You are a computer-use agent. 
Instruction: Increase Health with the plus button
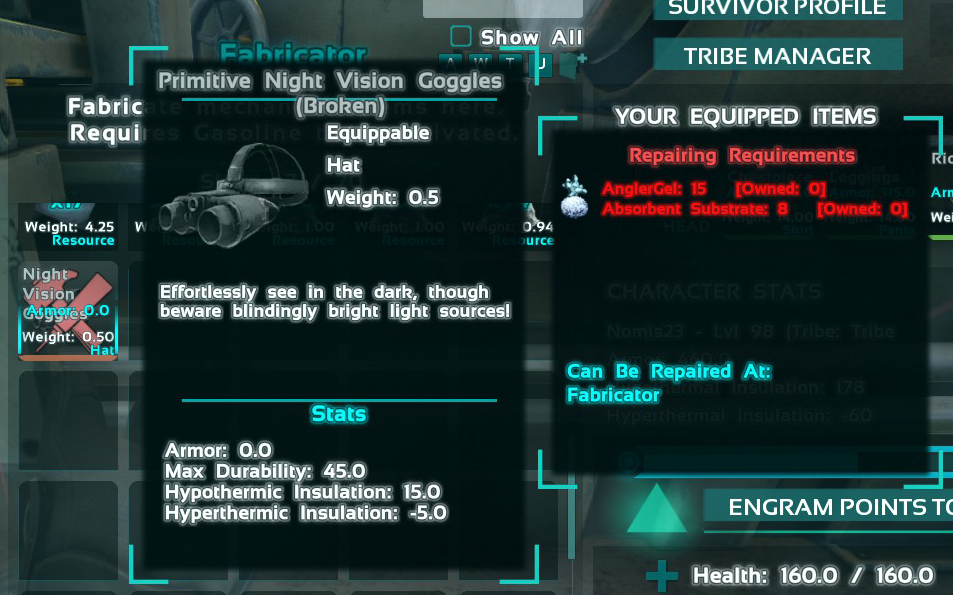point(661,576)
